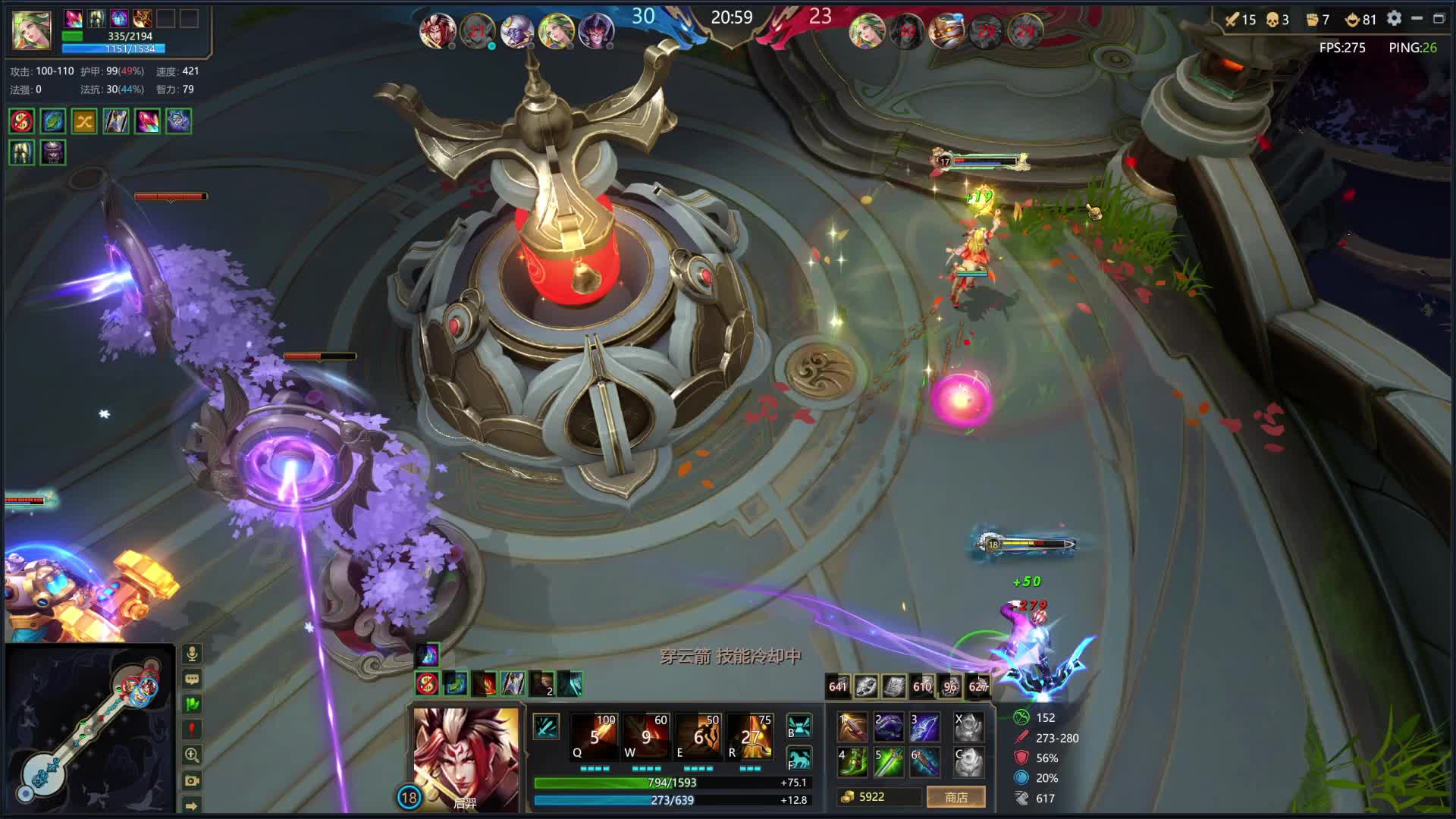
Task: Open the gear settings menu
Action: (1394, 19)
